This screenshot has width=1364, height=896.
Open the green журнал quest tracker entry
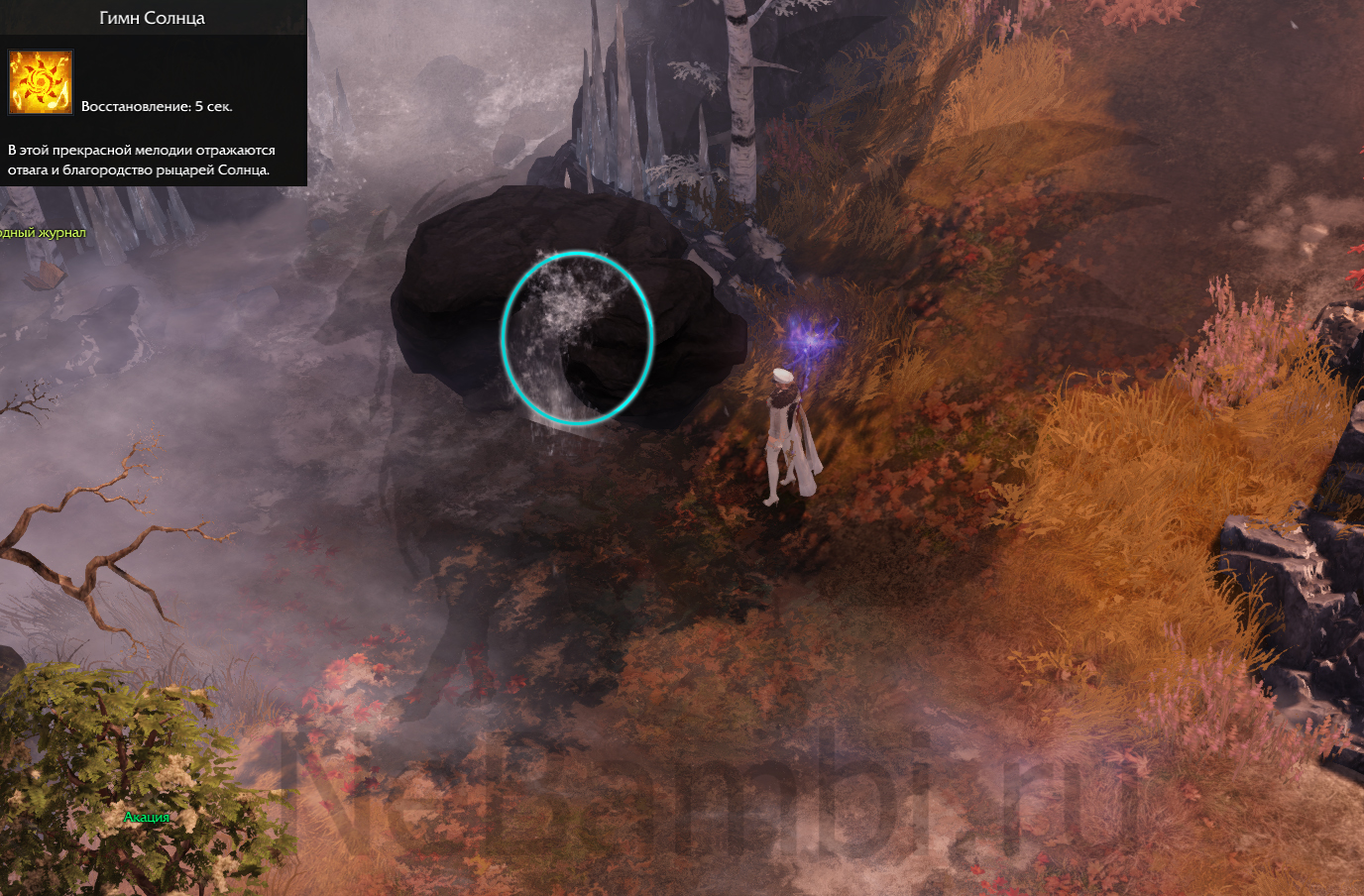tap(43, 233)
